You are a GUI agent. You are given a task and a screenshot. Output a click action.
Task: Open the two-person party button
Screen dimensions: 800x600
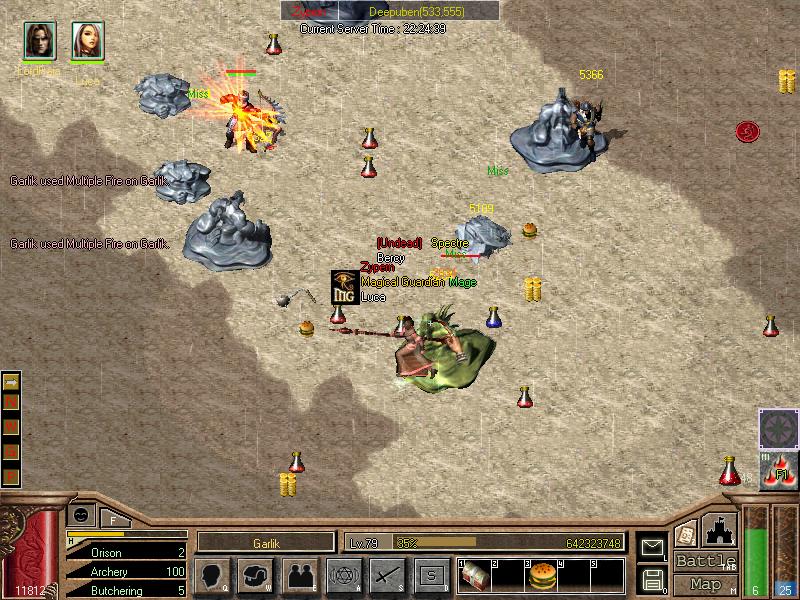pyautogui.click(x=299, y=575)
